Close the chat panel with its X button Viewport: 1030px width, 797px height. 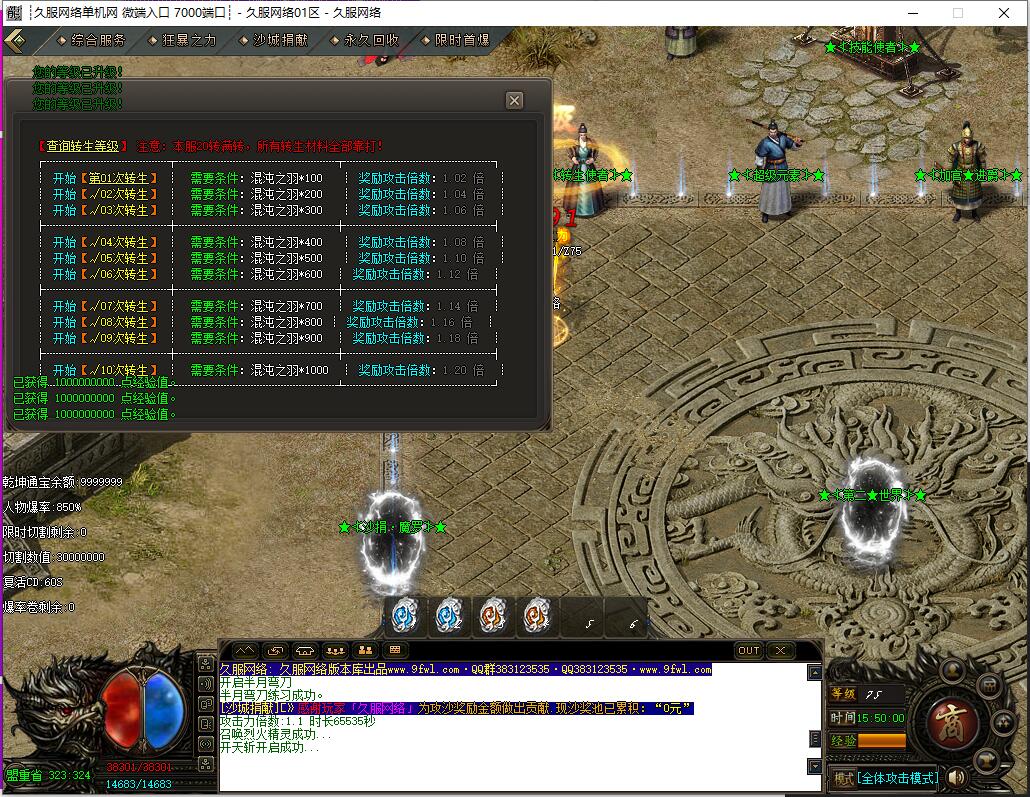click(x=780, y=650)
